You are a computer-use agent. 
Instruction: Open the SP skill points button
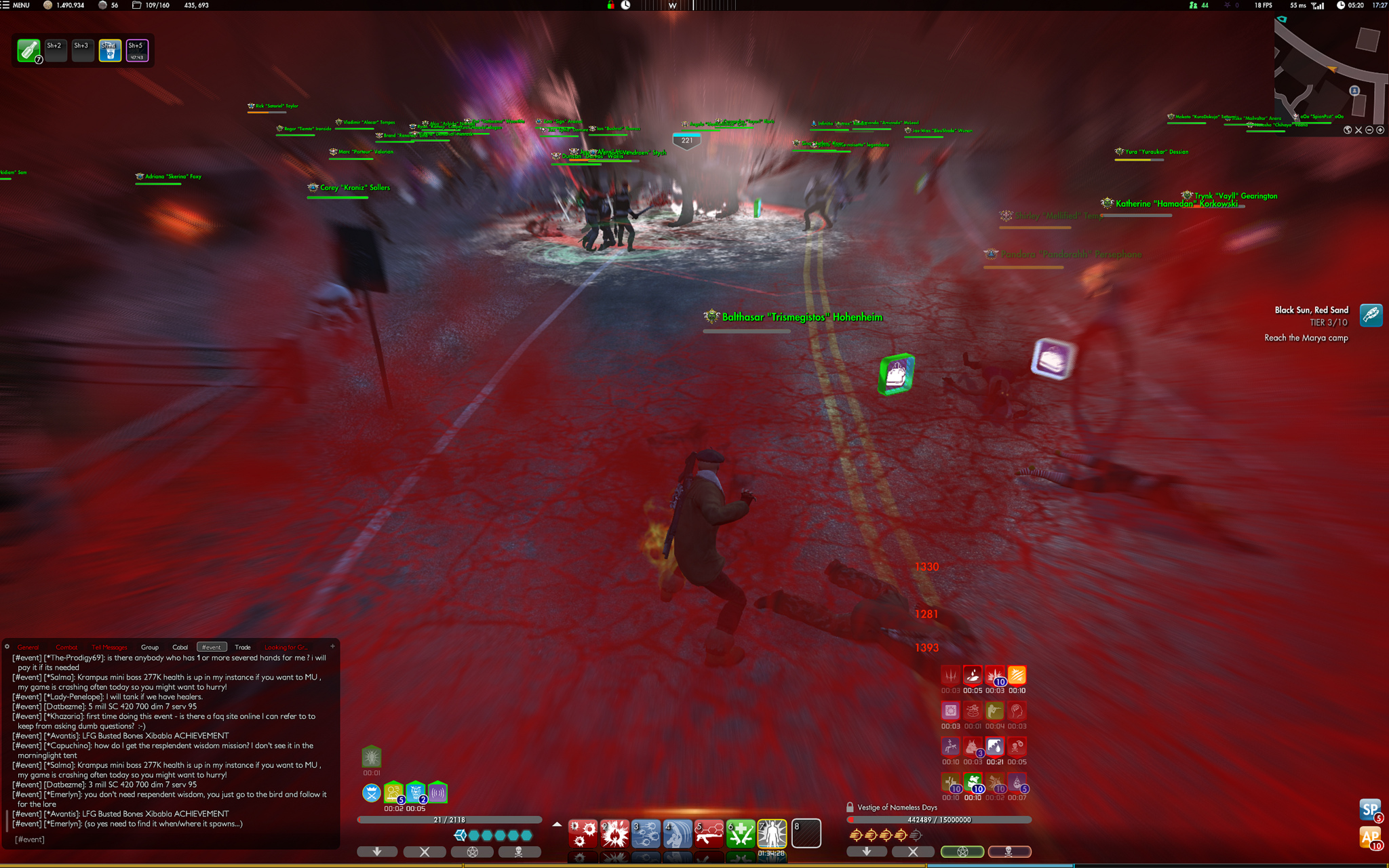coord(1369,809)
